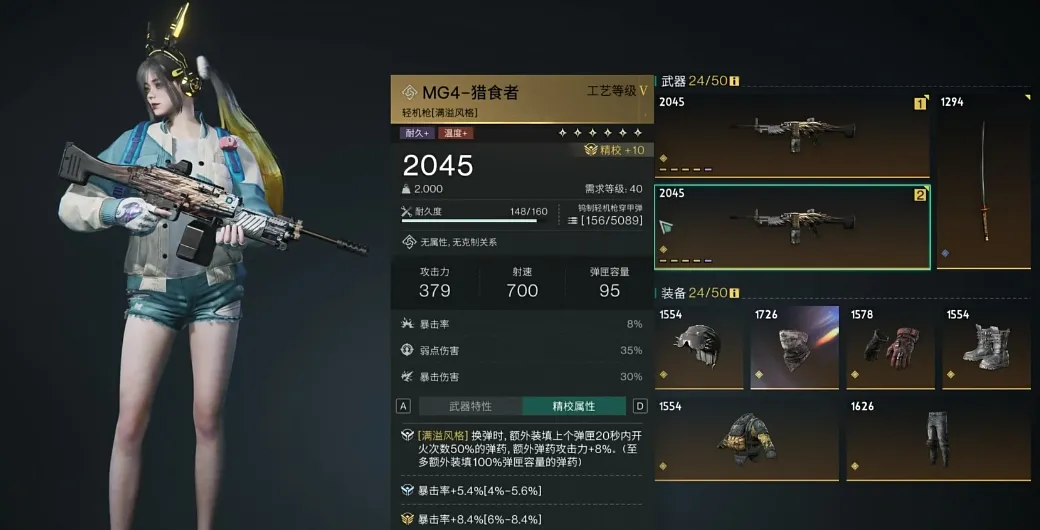This screenshot has height=530, width=1040.
Task: Select the MG4 weapon in slot 2
Action: (792, 226)
